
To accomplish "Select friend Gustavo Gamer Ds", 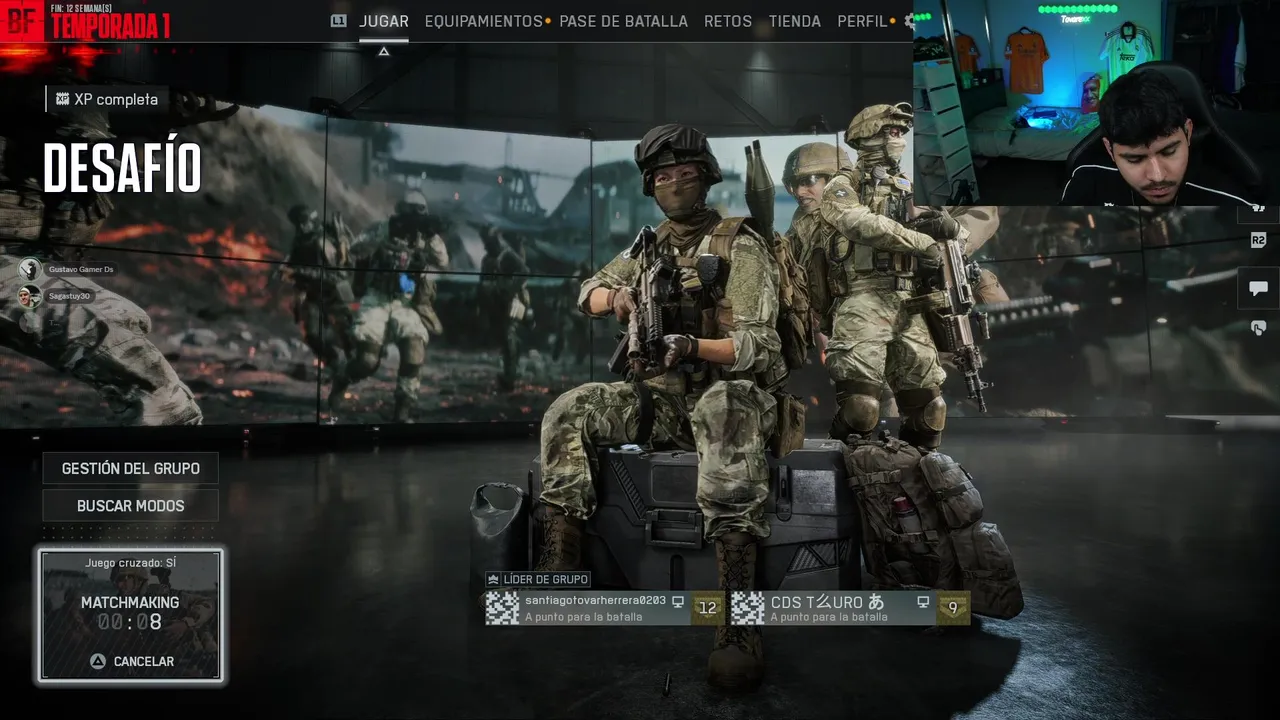I will 70,269.
